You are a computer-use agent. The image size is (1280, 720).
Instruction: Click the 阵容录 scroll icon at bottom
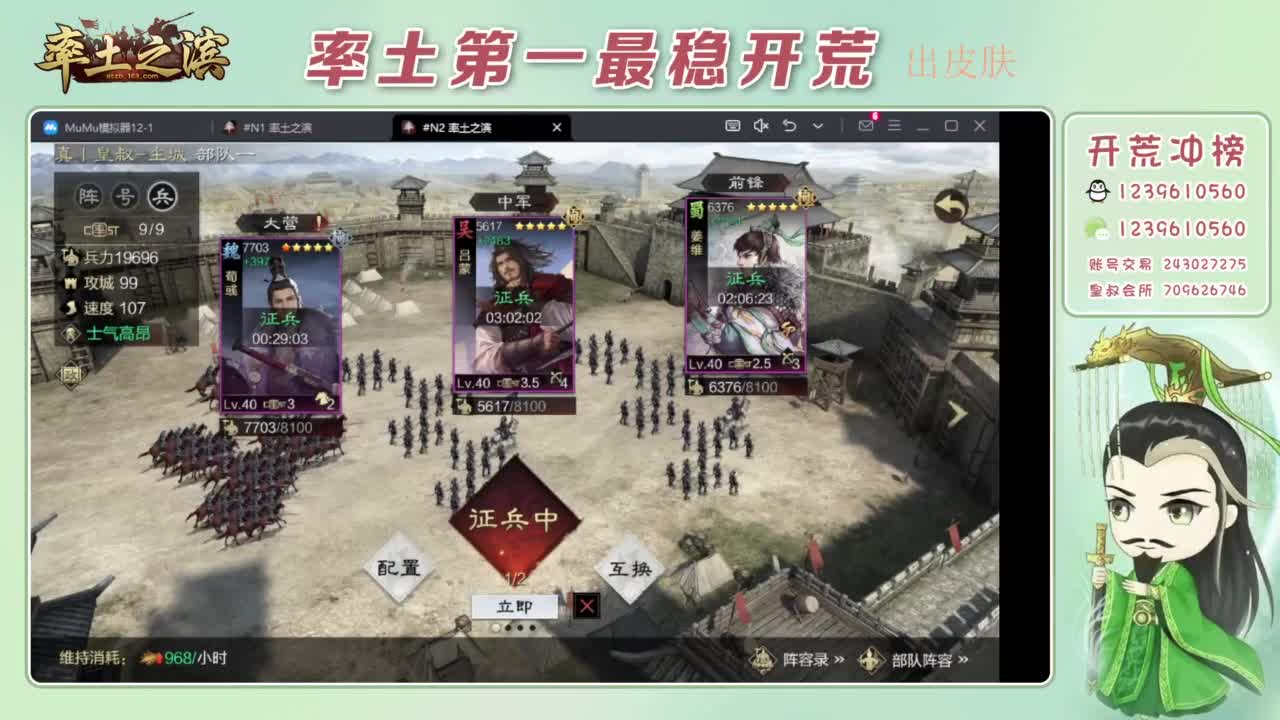coord(762,660)
